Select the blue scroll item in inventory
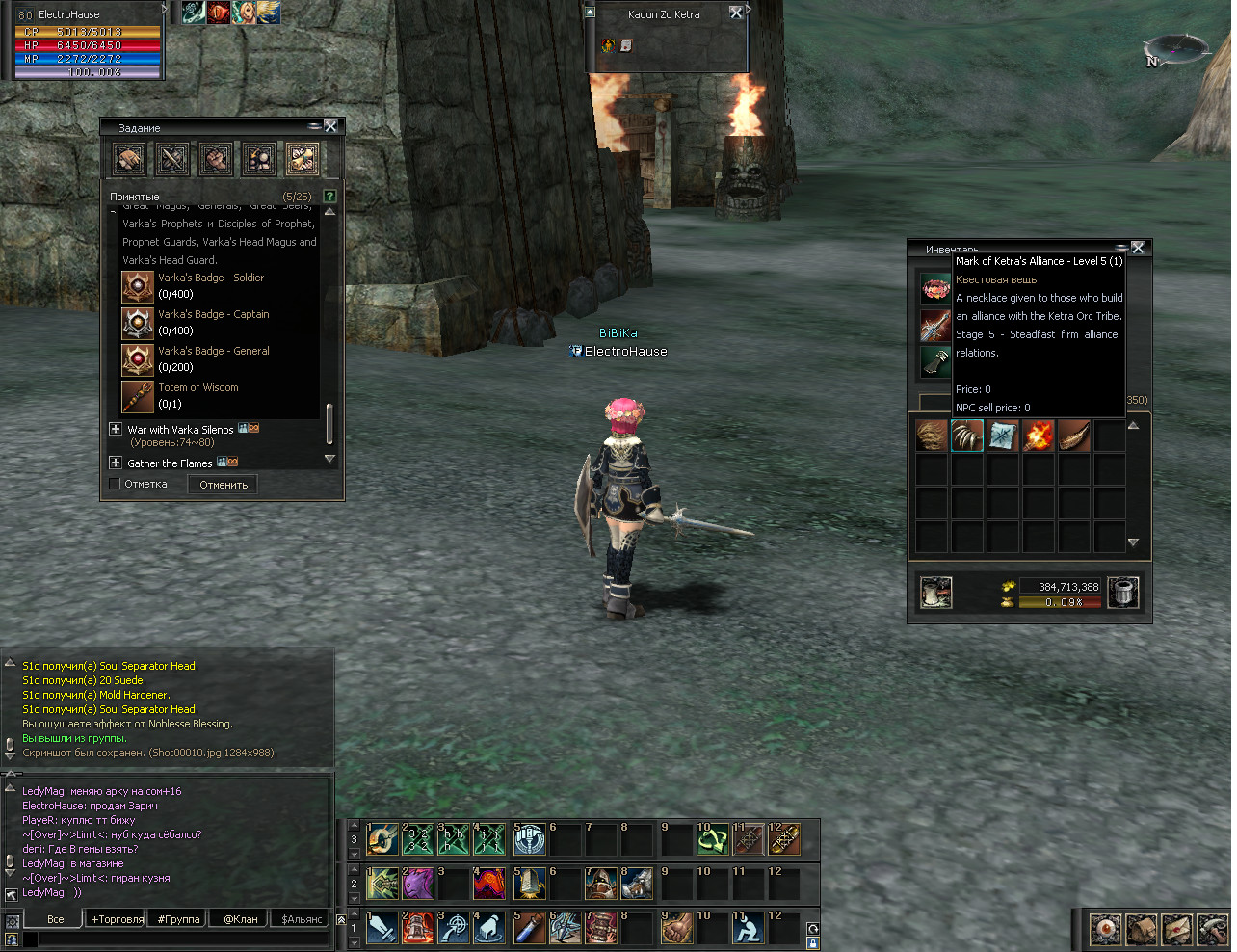This screenshot has width=1237, height=952. (x=1003, y=436)
